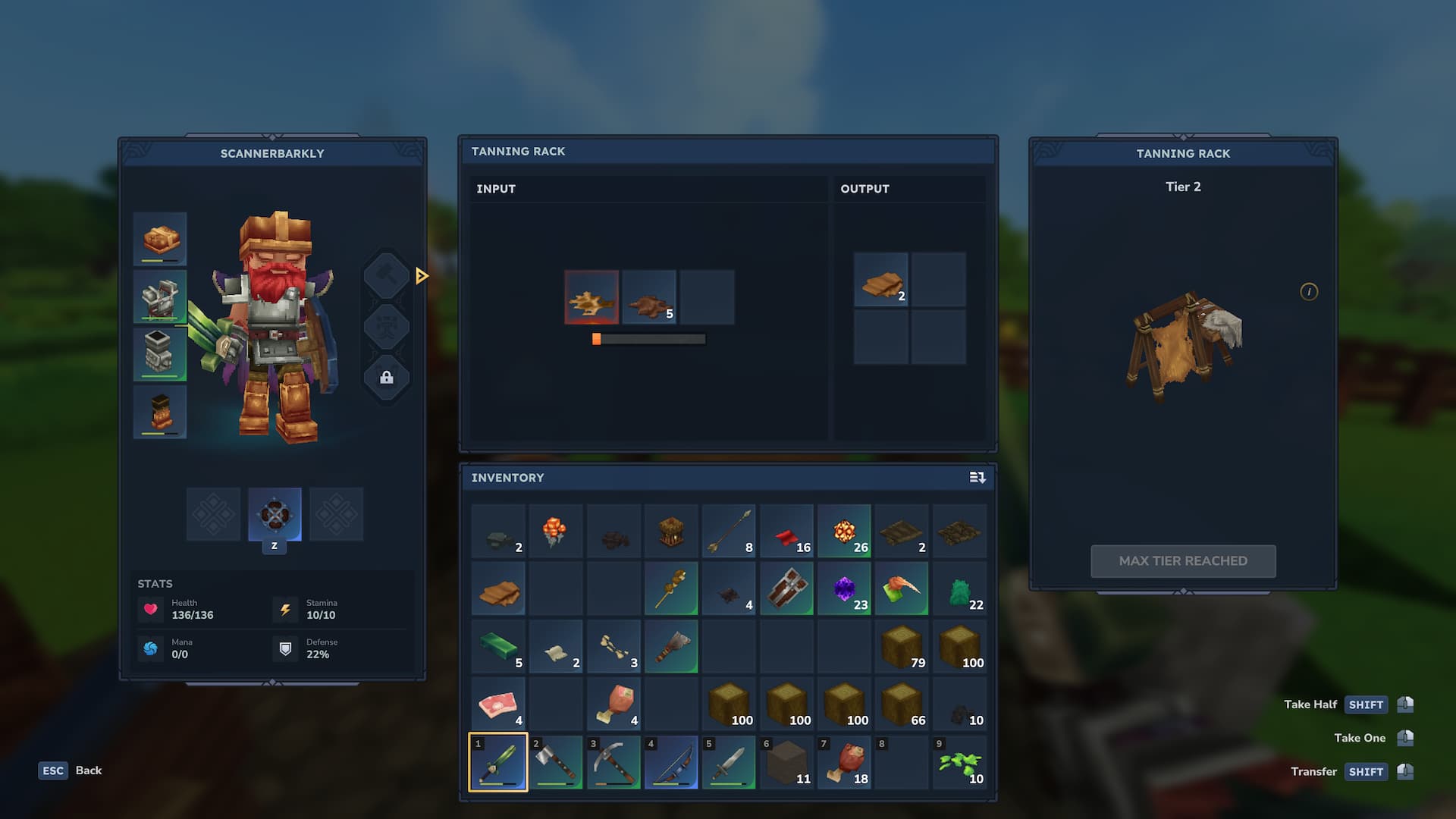The image size is (1456, 819).
Task: Select the hatchet in hotbar slot 2
Action: point(556,763)
